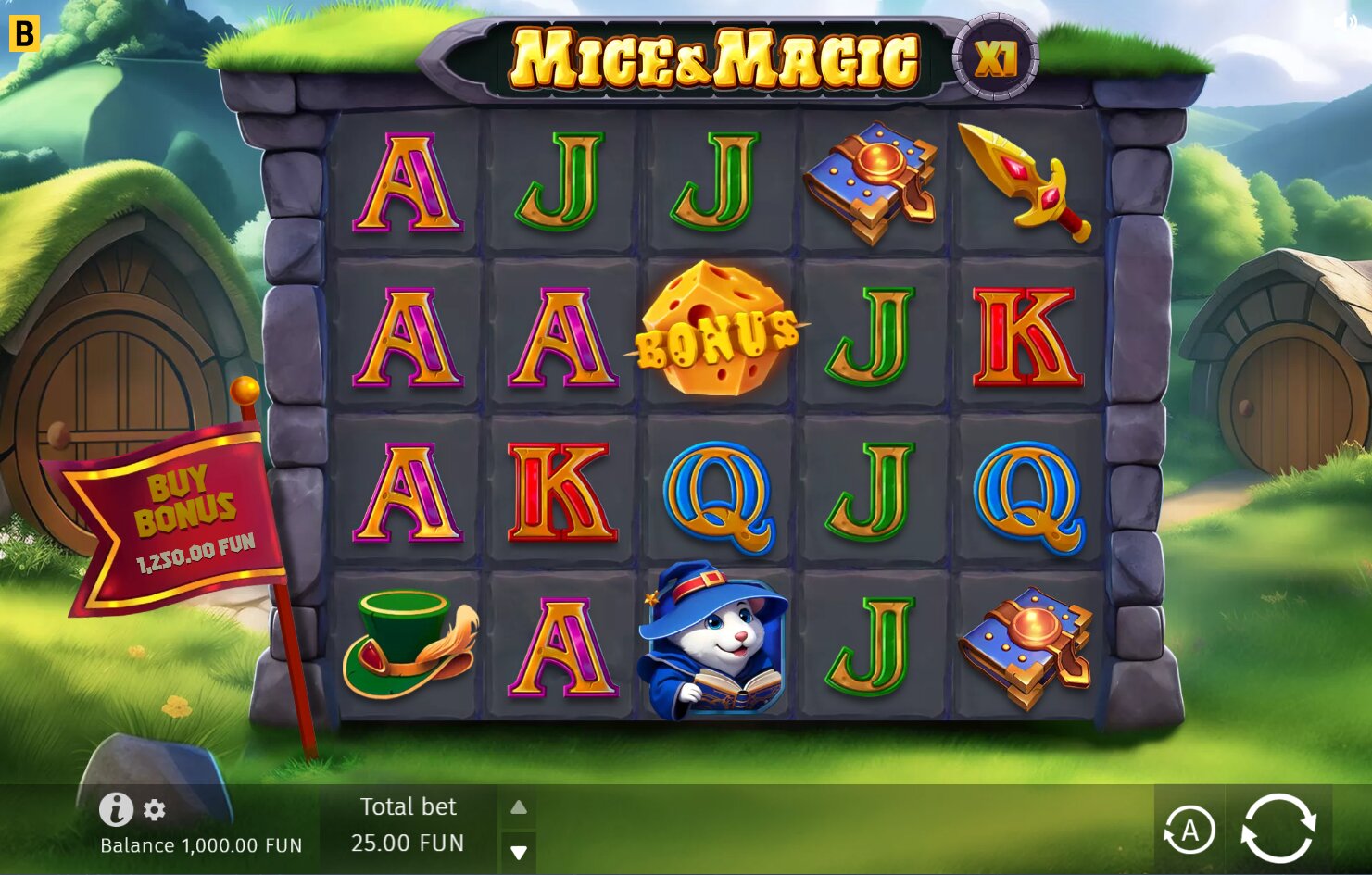This screenshot has width=1372, height=875.
Task: Select the red K symbol
Action: [560, 491]
